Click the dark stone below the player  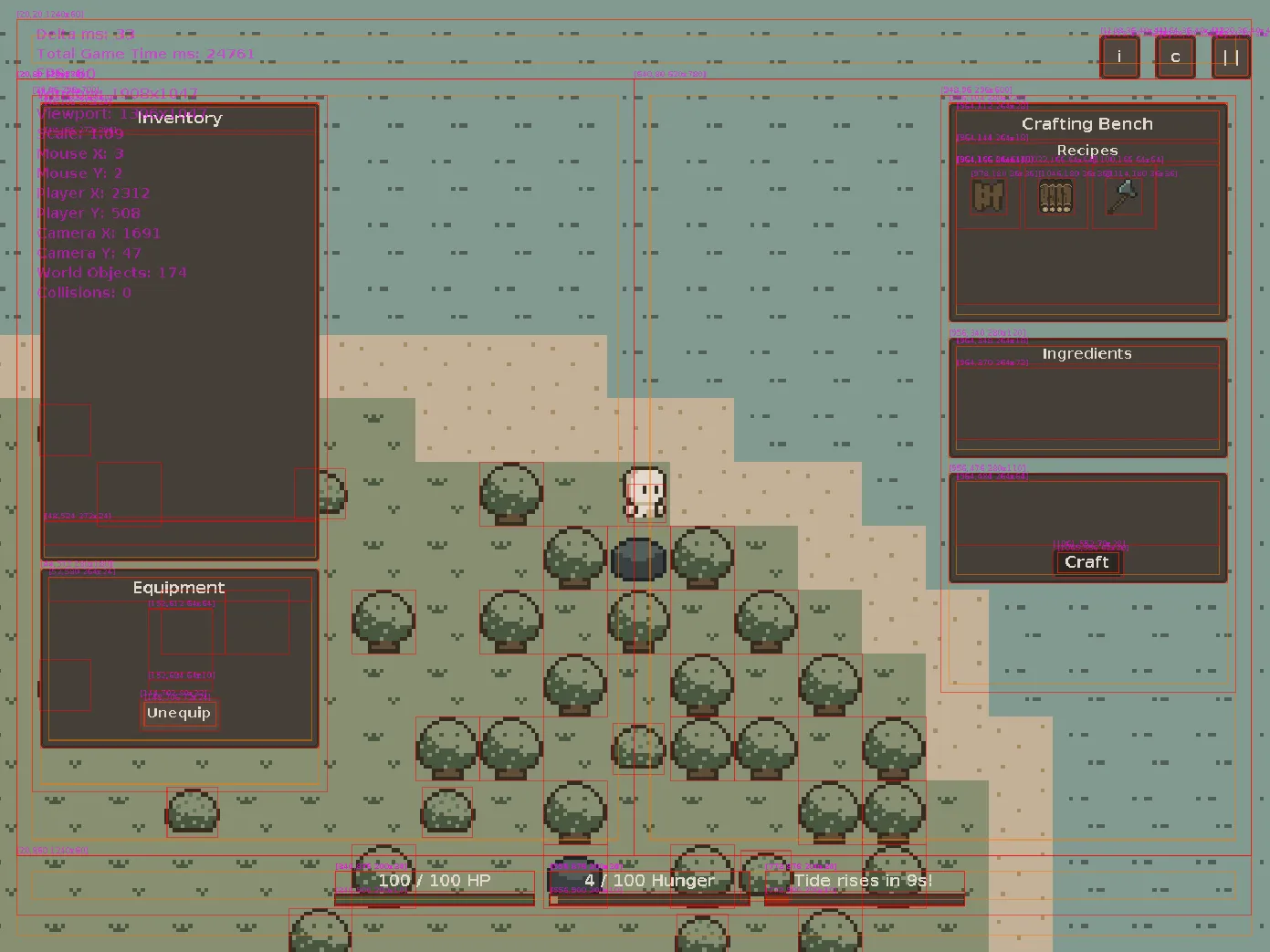[x=639, y=559]
